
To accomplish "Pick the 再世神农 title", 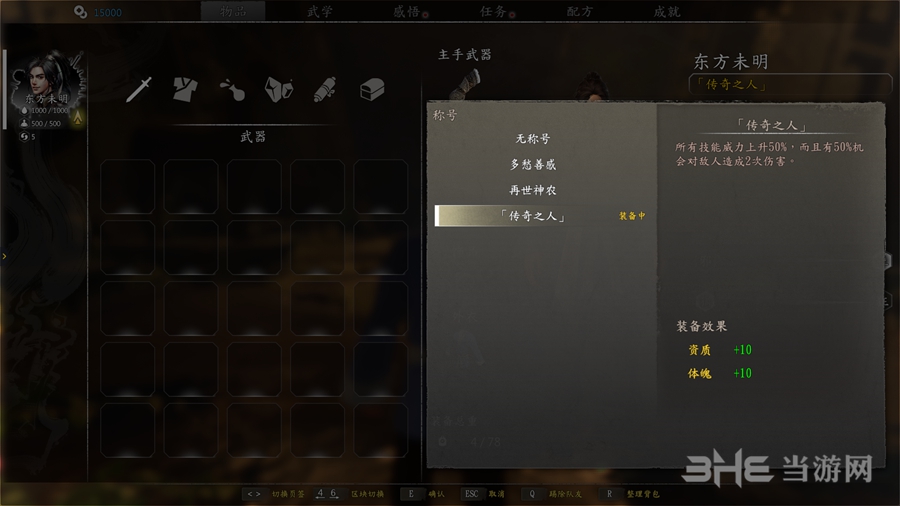I will tap(532, 190).
